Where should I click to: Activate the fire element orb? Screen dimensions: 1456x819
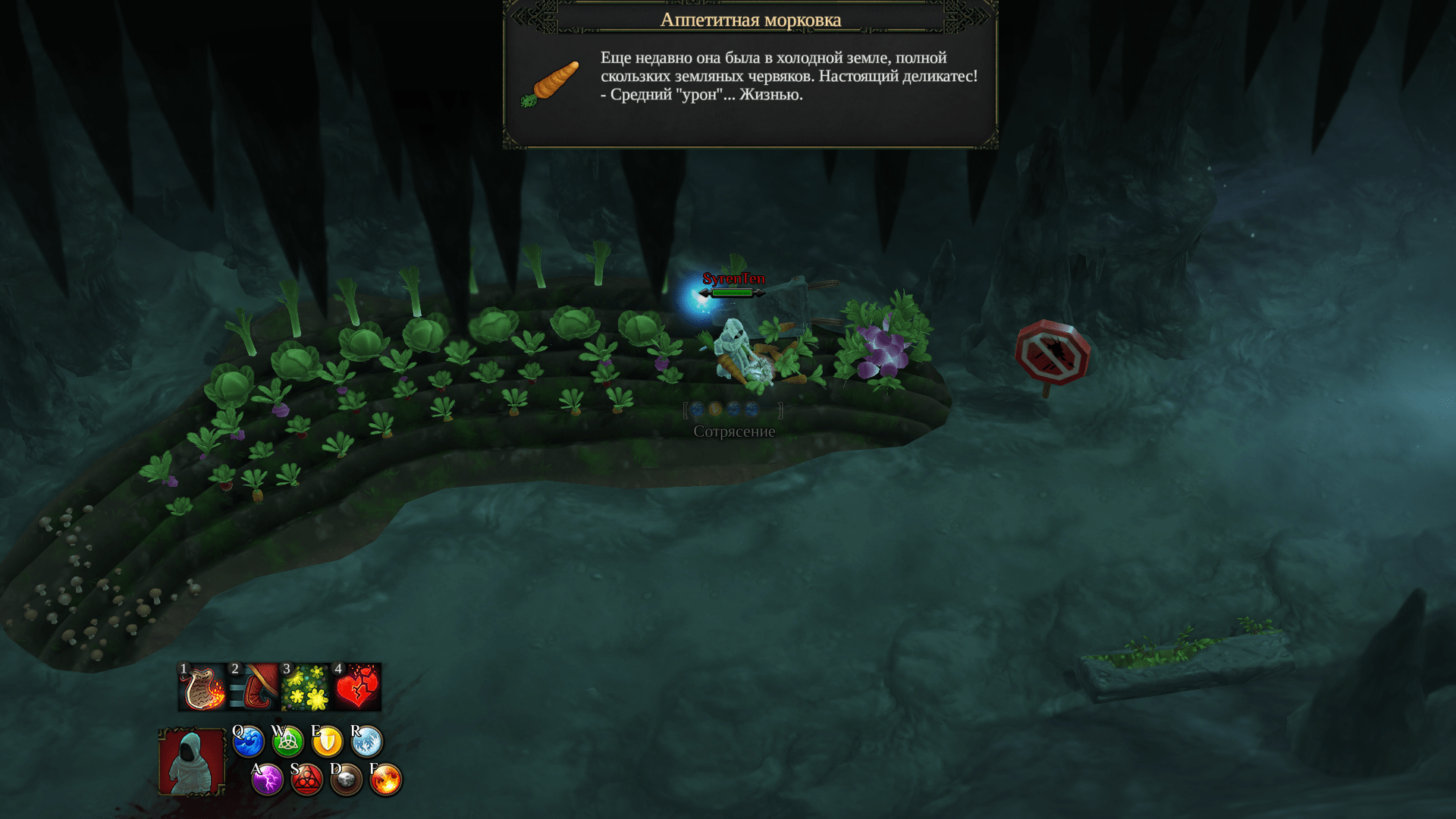pos(385,780)
